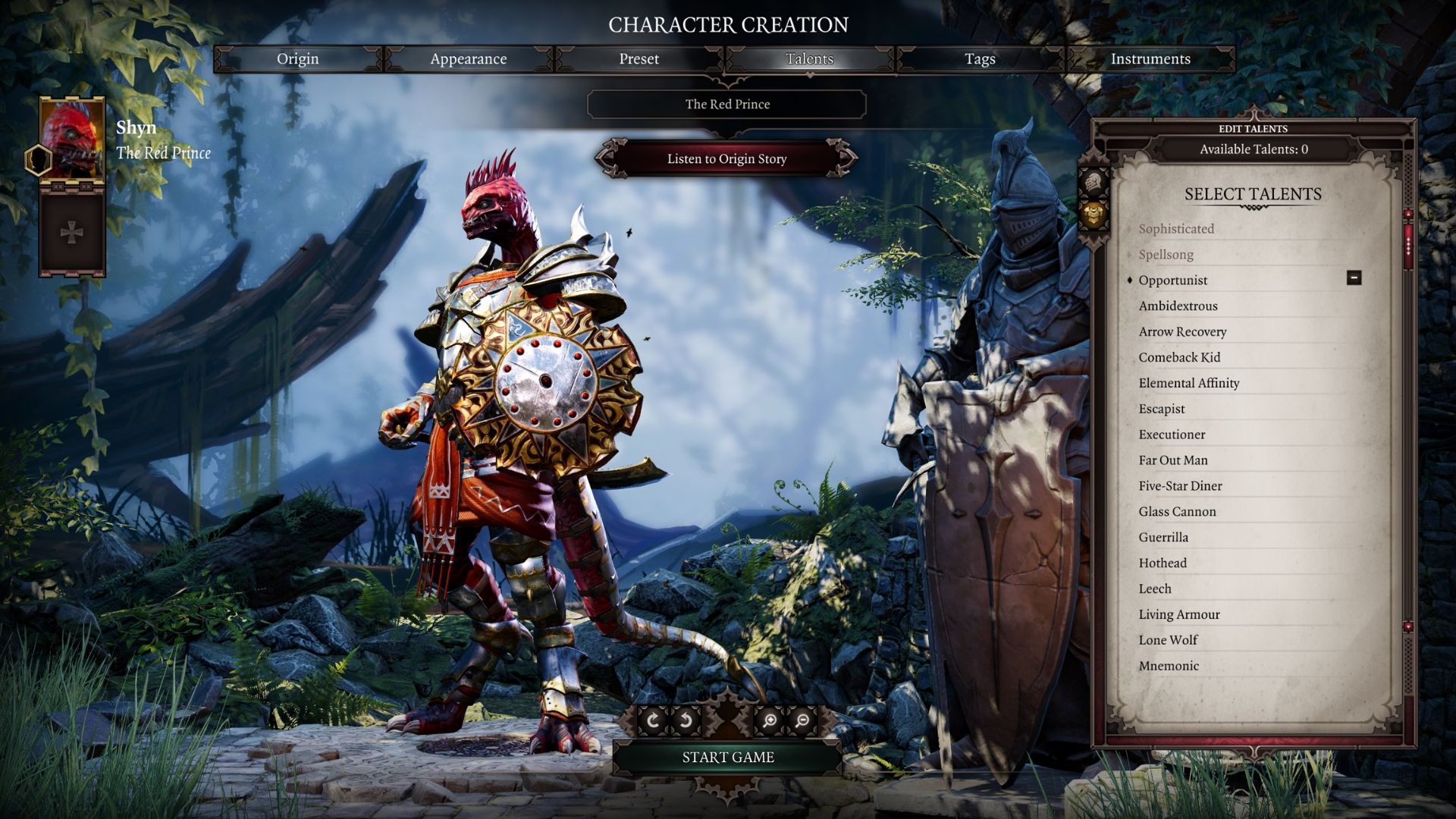The width and height of the screenshot is (1456, 819).
Task: Click the golden armour display icon
Action: (1094, 215)
